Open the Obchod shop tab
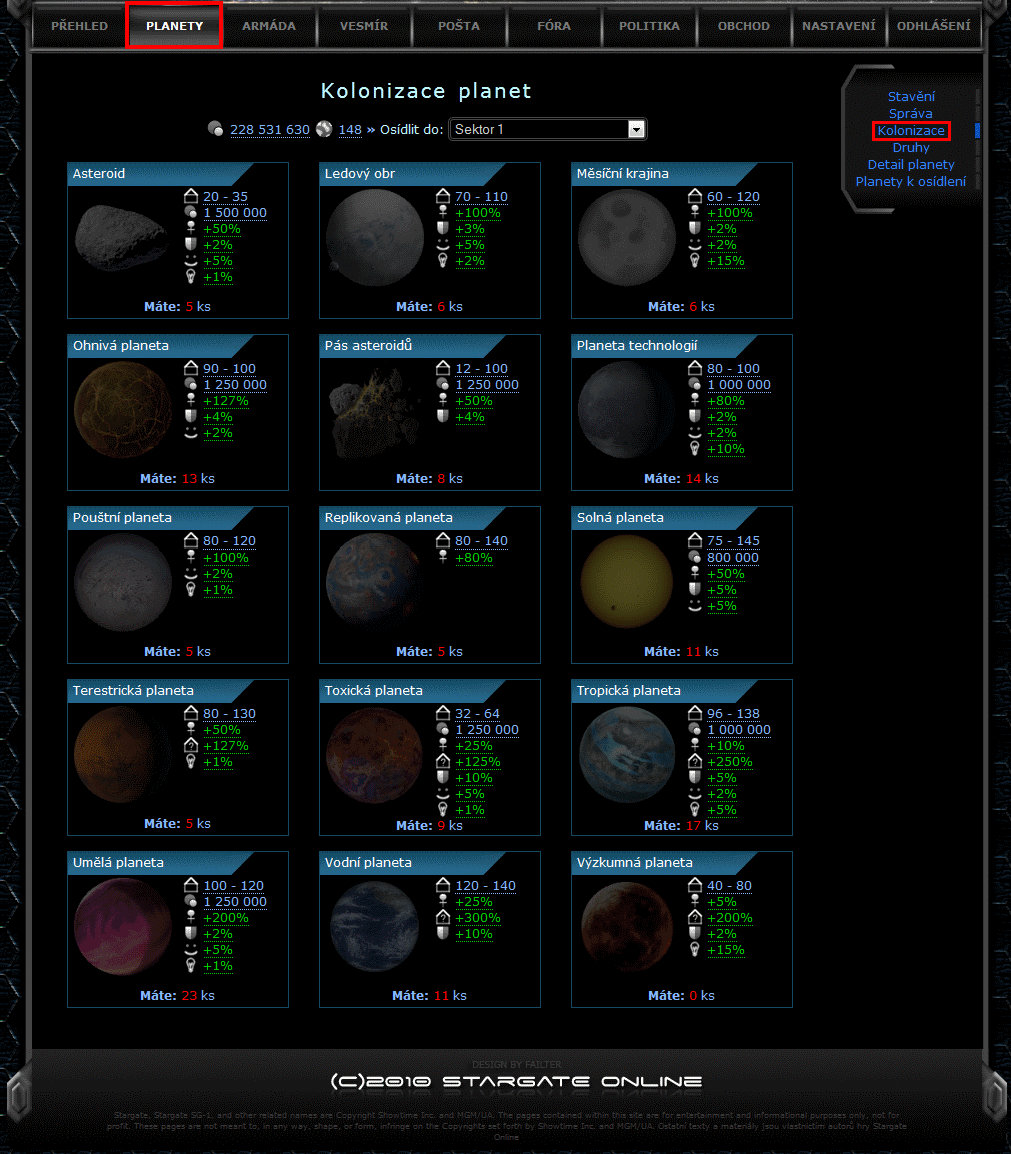The width and height of the screenshot is (1011, 1154). click(744, 26)
